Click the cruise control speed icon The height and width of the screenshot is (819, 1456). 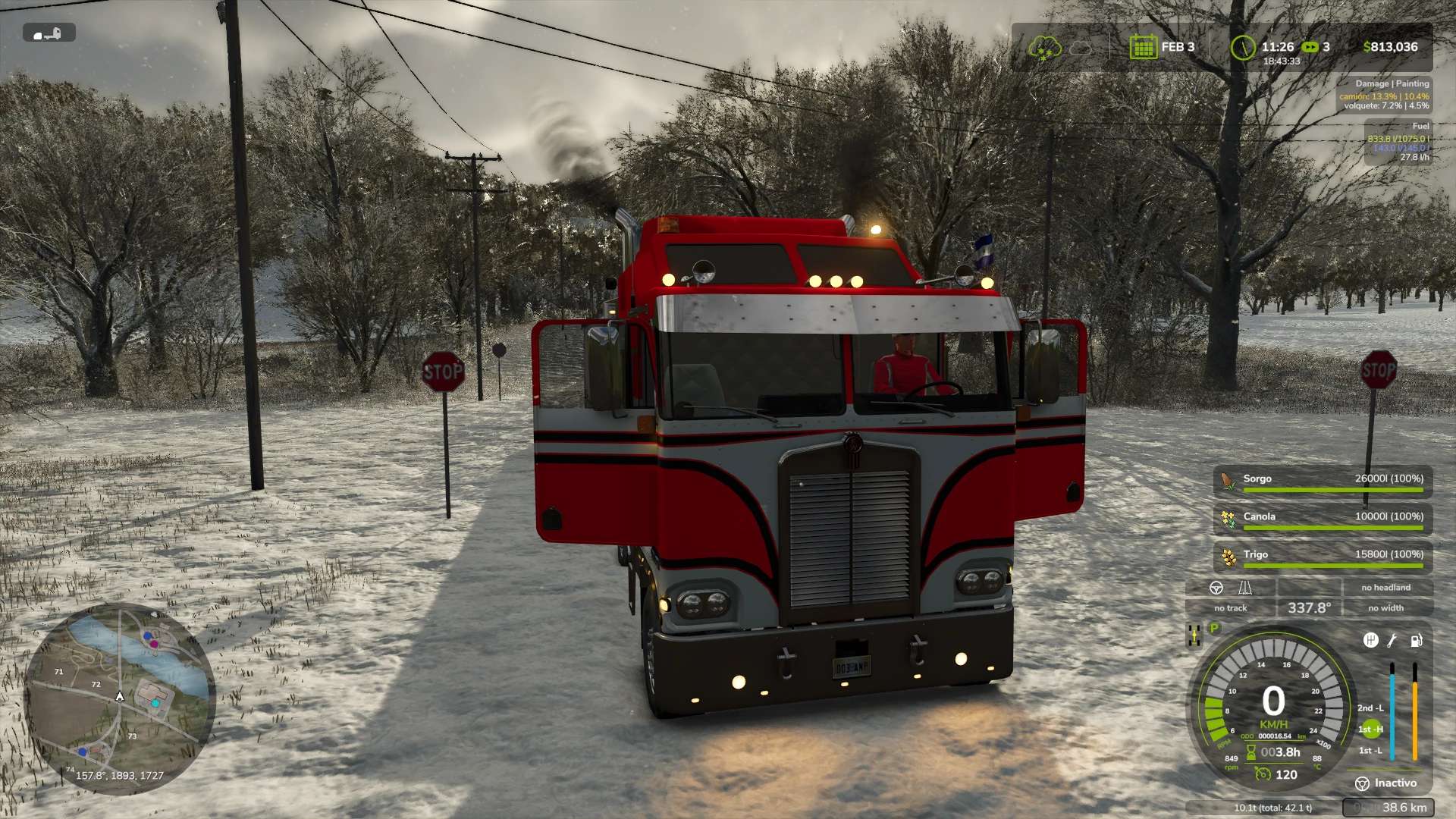coord(1263,774)
